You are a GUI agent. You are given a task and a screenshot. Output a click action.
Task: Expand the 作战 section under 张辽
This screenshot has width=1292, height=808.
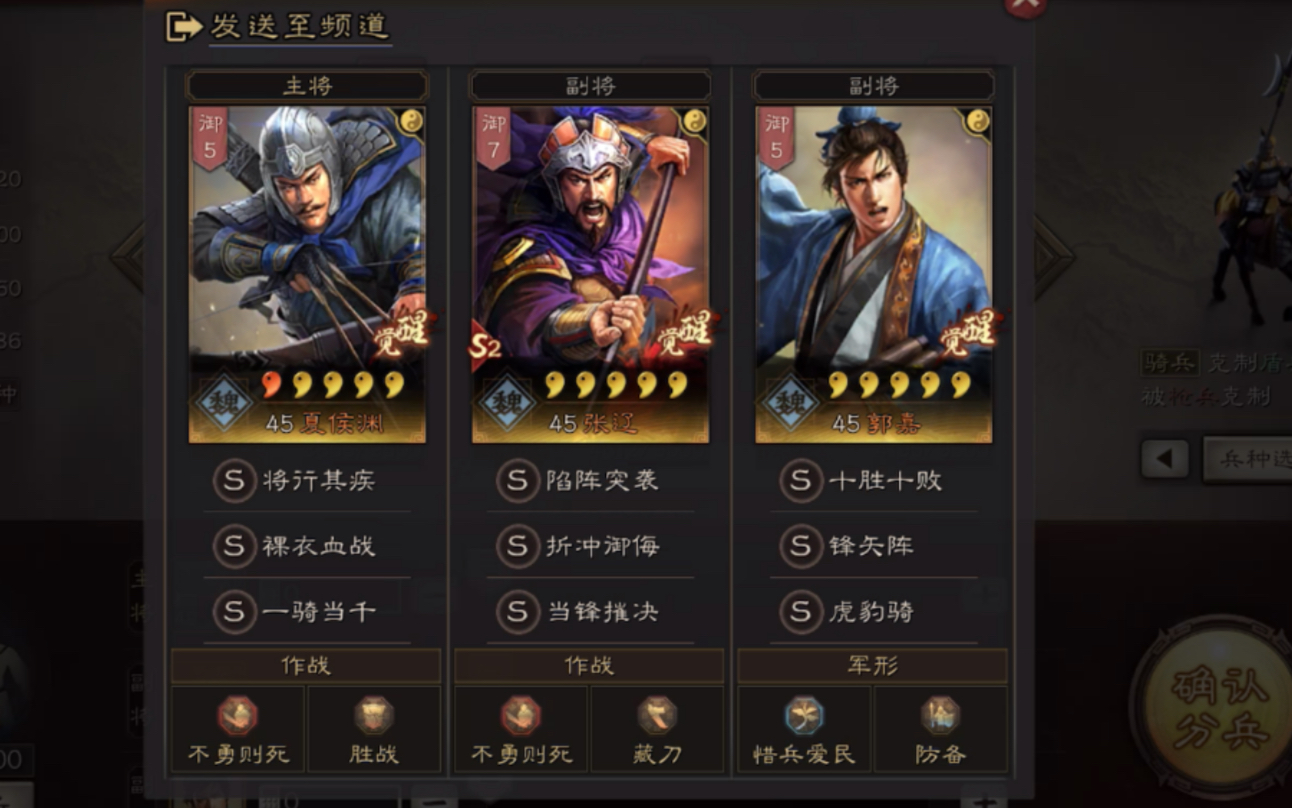(x=587, y=665)
